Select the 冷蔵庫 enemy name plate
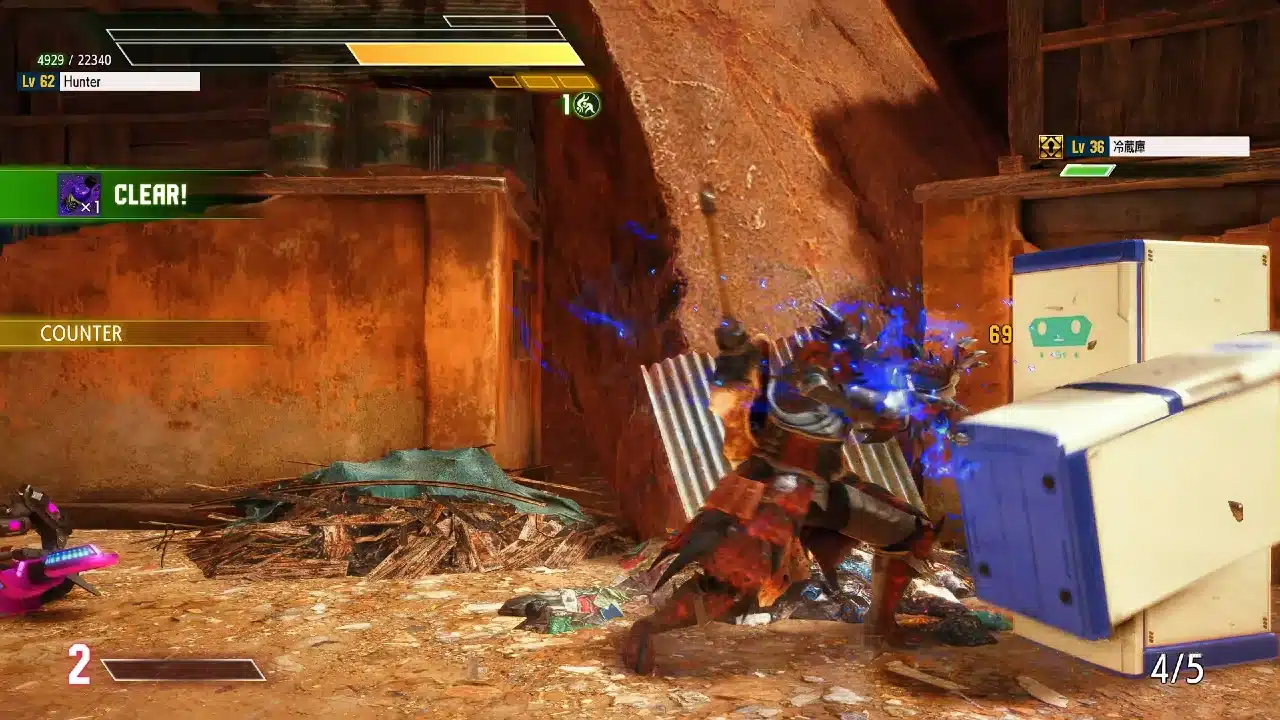This screenshot has width=1280, height=720. coord(1178,147)
